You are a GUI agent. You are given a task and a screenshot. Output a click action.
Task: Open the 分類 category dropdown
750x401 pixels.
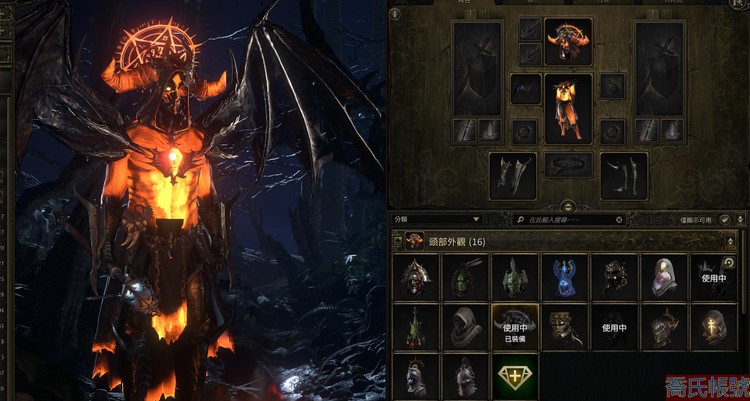[x=438, y=219]
